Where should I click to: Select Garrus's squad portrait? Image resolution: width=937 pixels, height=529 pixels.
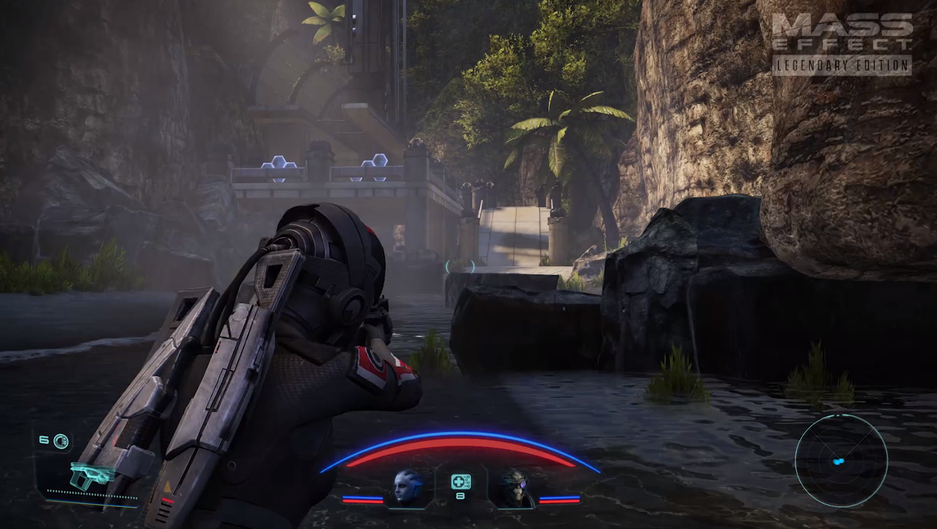pos(514,486)
